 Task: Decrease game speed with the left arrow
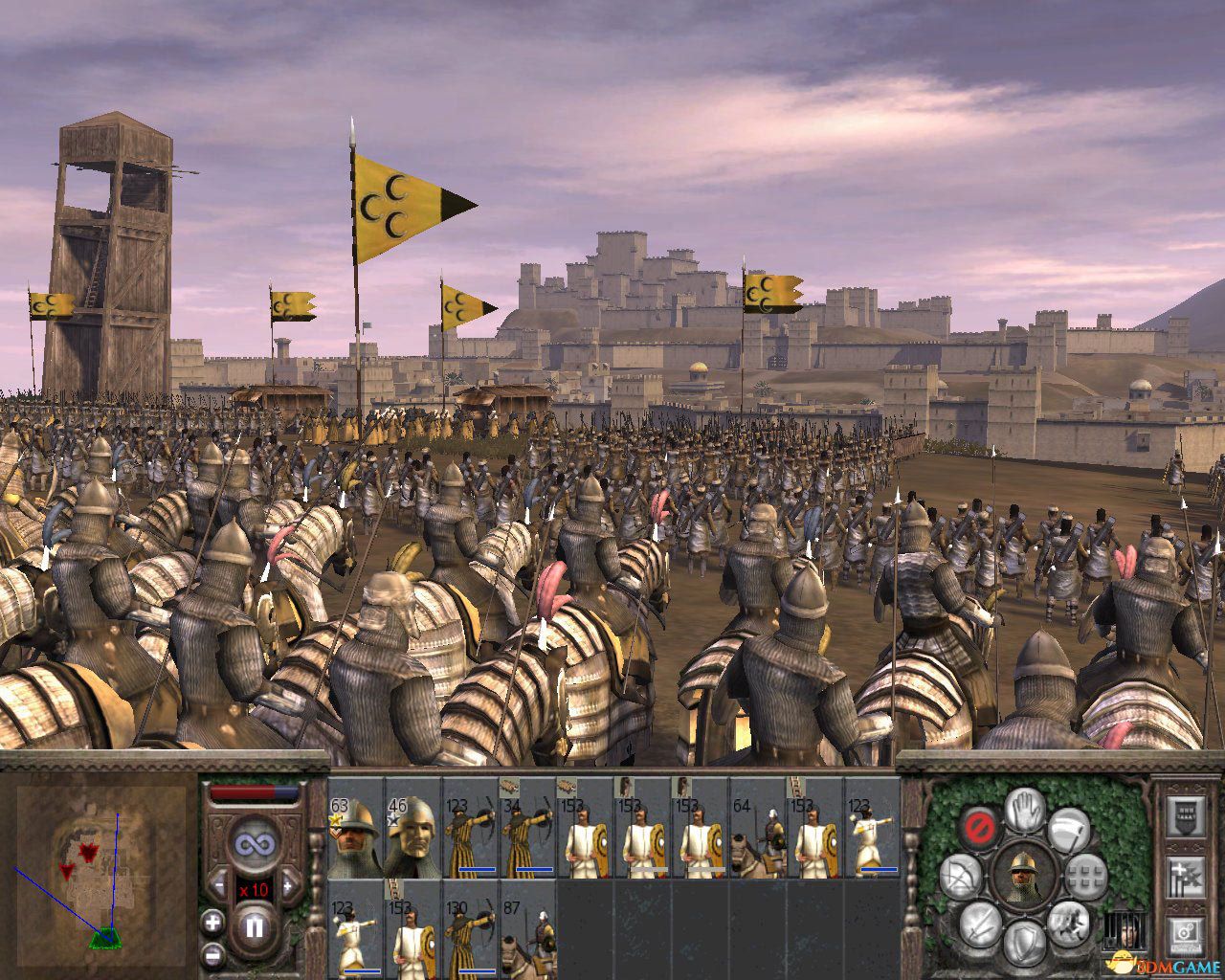[219, 883]
